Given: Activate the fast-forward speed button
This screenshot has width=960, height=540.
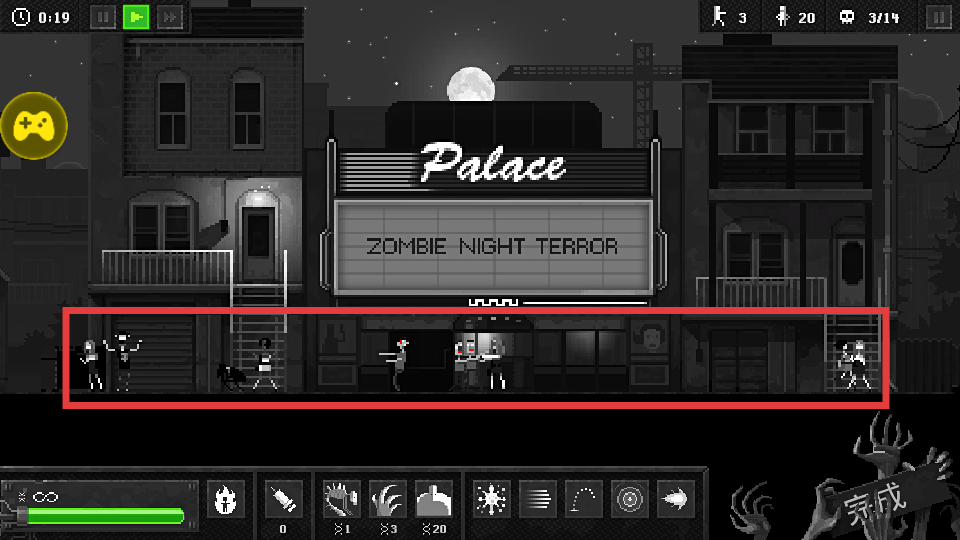Looking at the screenshot, I should [x=171, y=17].
